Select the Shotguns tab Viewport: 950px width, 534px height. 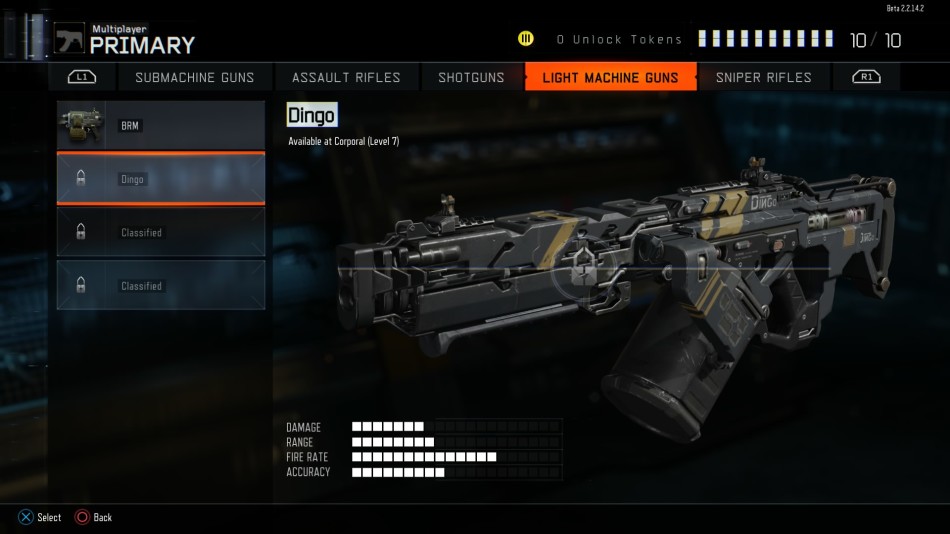point(471,77)
